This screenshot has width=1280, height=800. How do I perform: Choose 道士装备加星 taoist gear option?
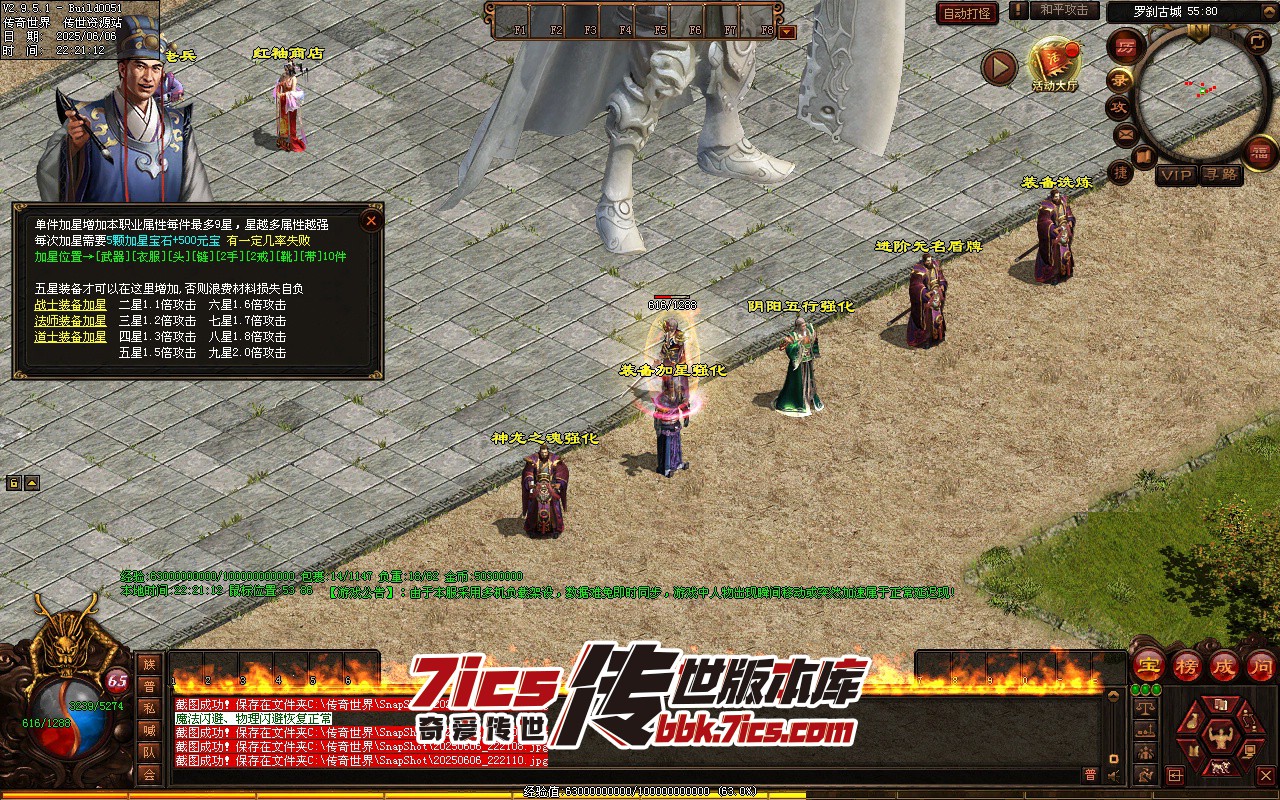coord(70,337)
